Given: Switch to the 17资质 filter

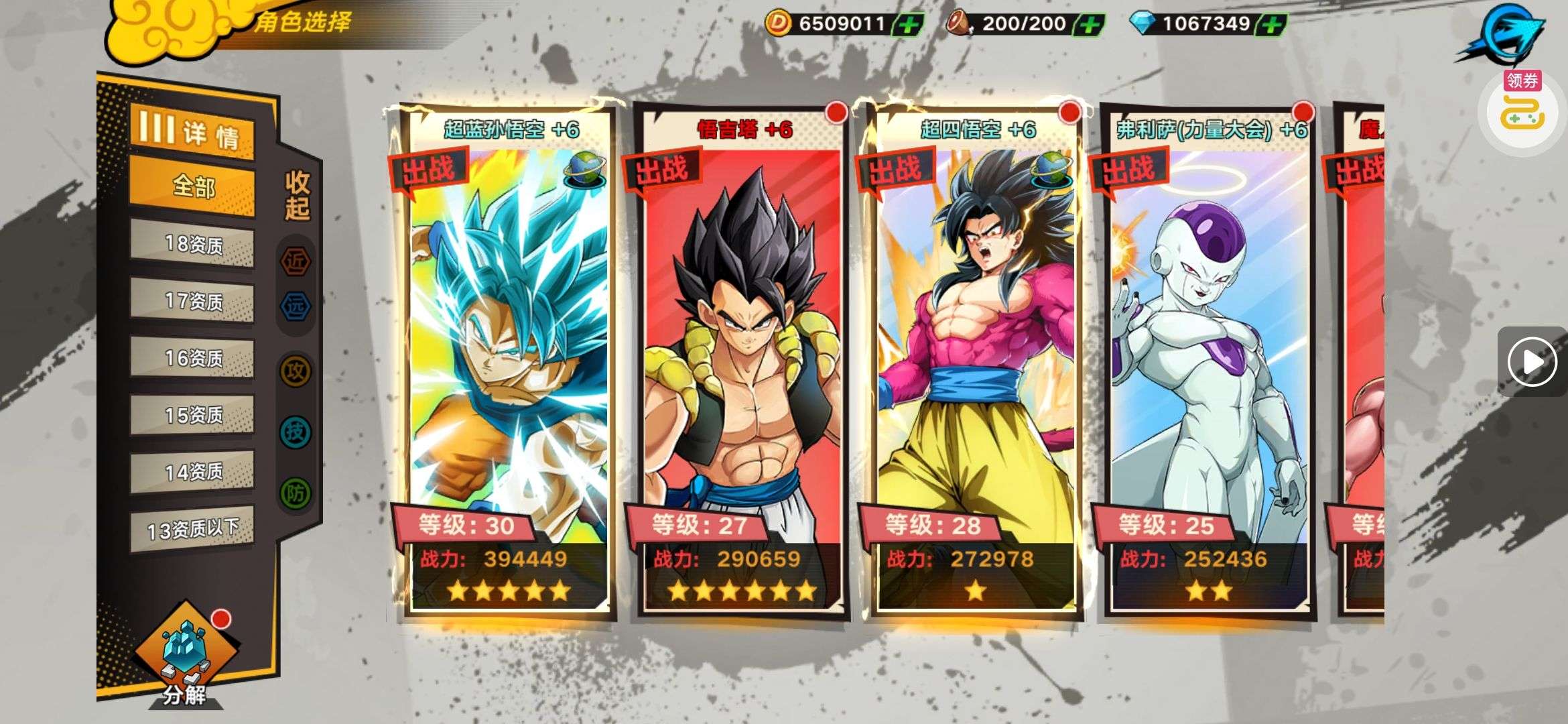Looking at the screenshot, I should tap(192, 301).
